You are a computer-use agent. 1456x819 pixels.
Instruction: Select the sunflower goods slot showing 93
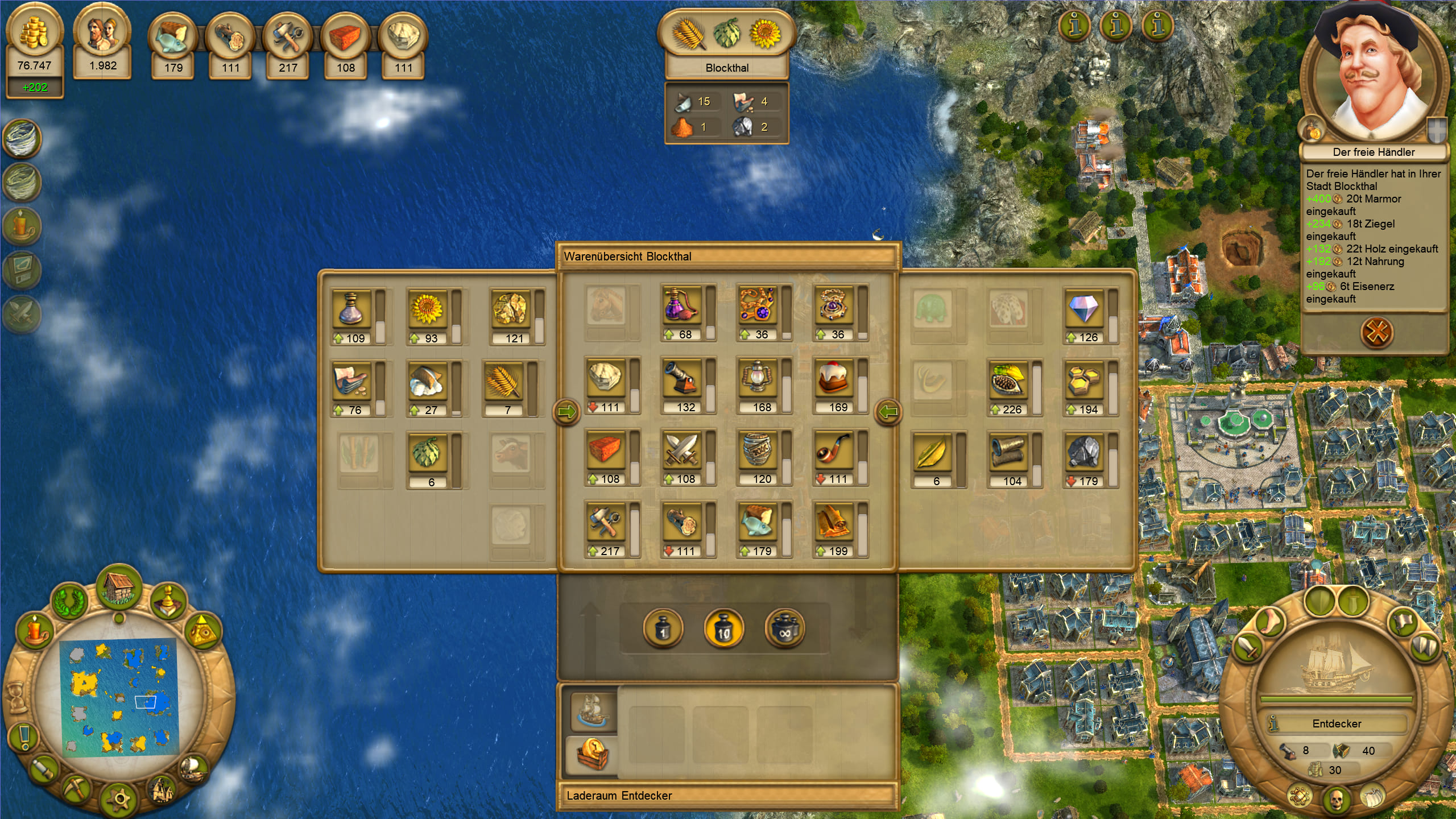point(427,310)
